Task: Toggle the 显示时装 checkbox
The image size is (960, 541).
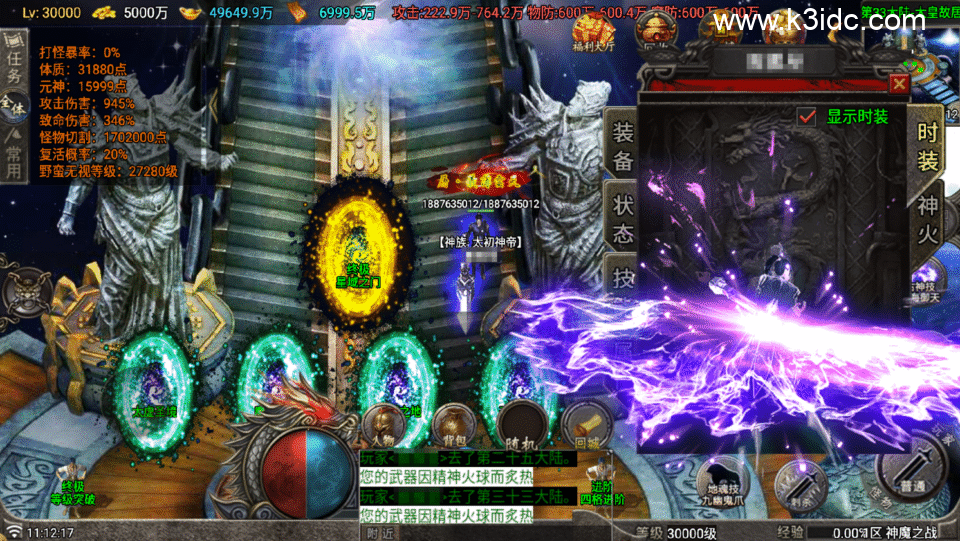Action: tap(807, 116)
